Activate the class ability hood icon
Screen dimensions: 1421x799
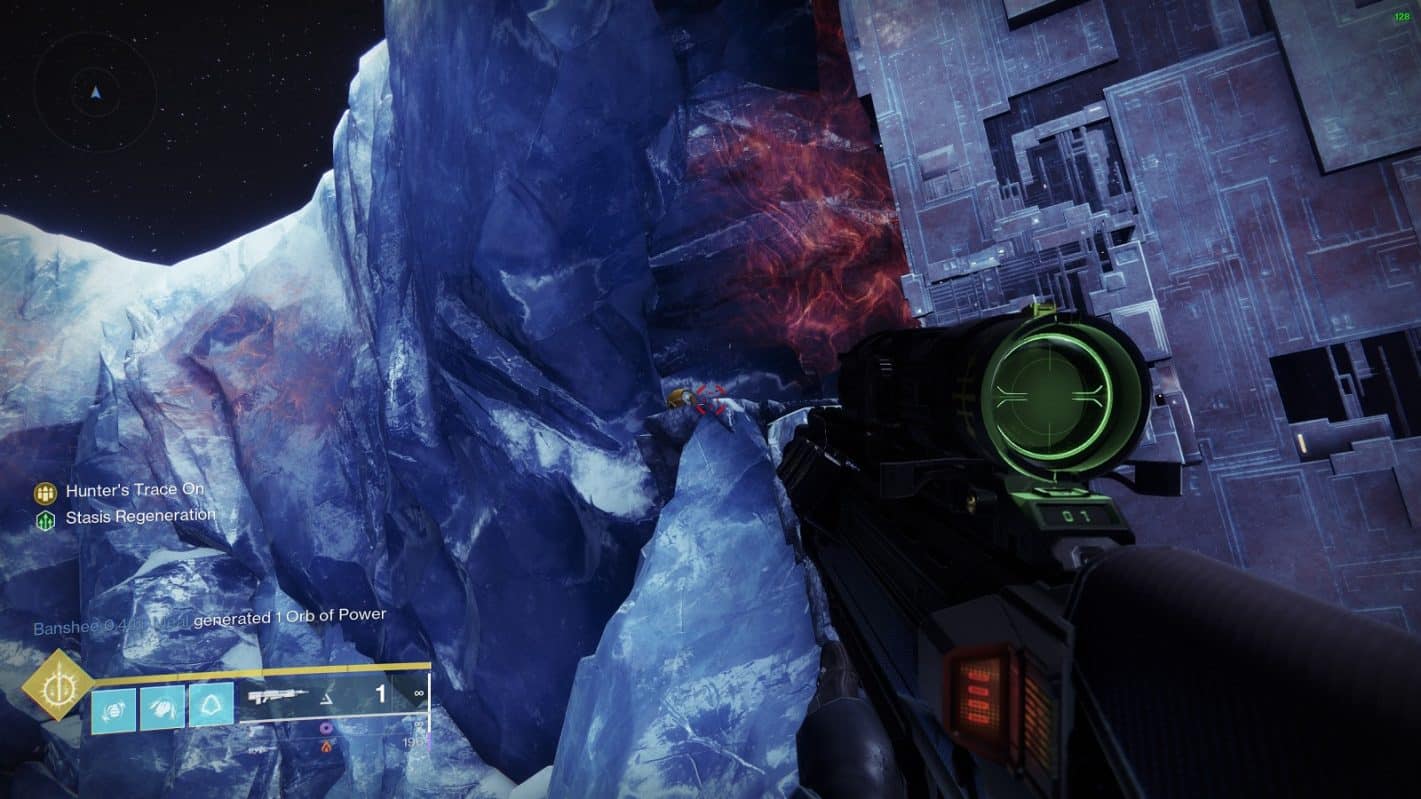click(211, 703)
